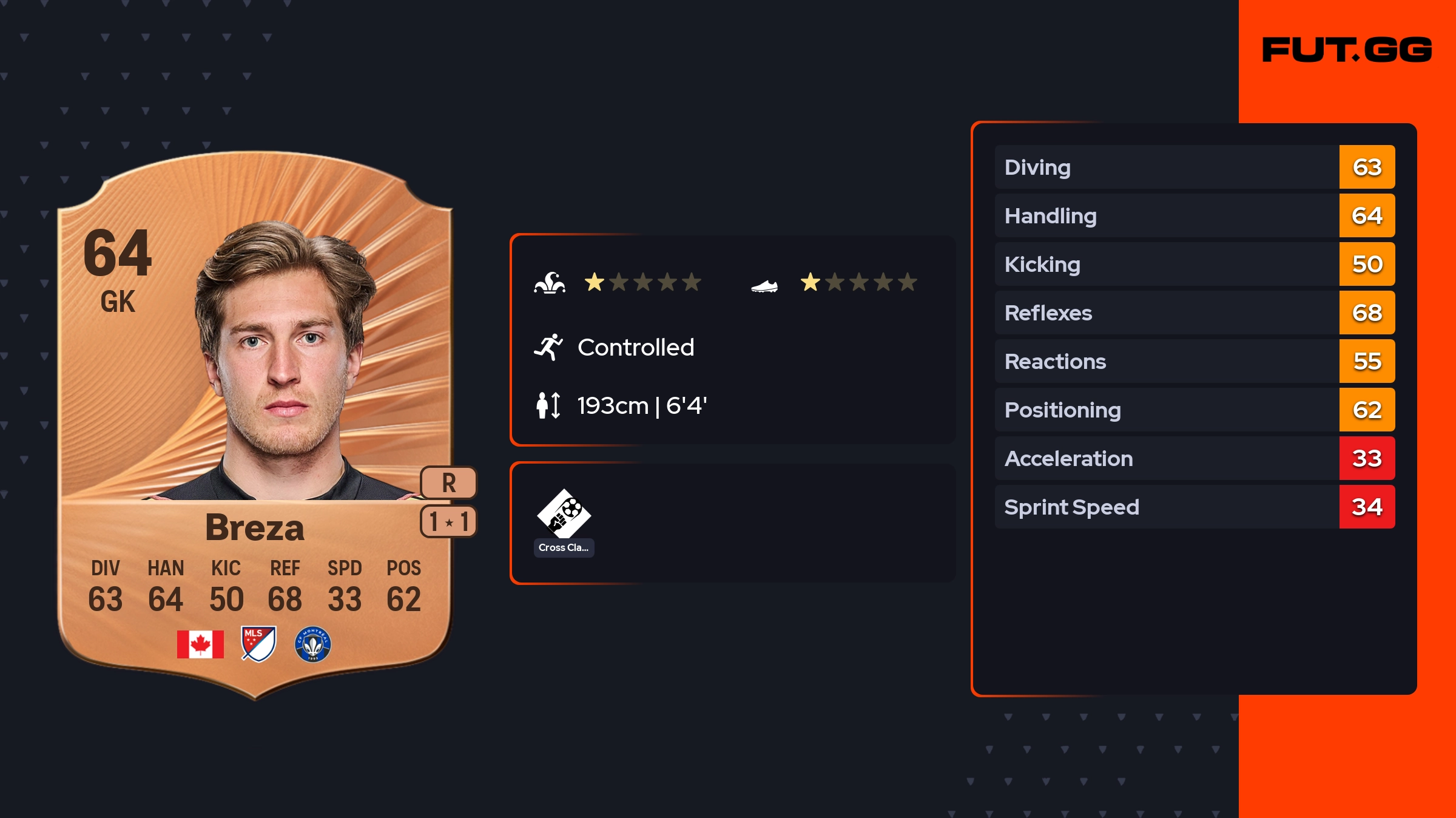Choose the CF Montréal club crest
This screenshot has height=818, width=1456.
tap(312, 644)
